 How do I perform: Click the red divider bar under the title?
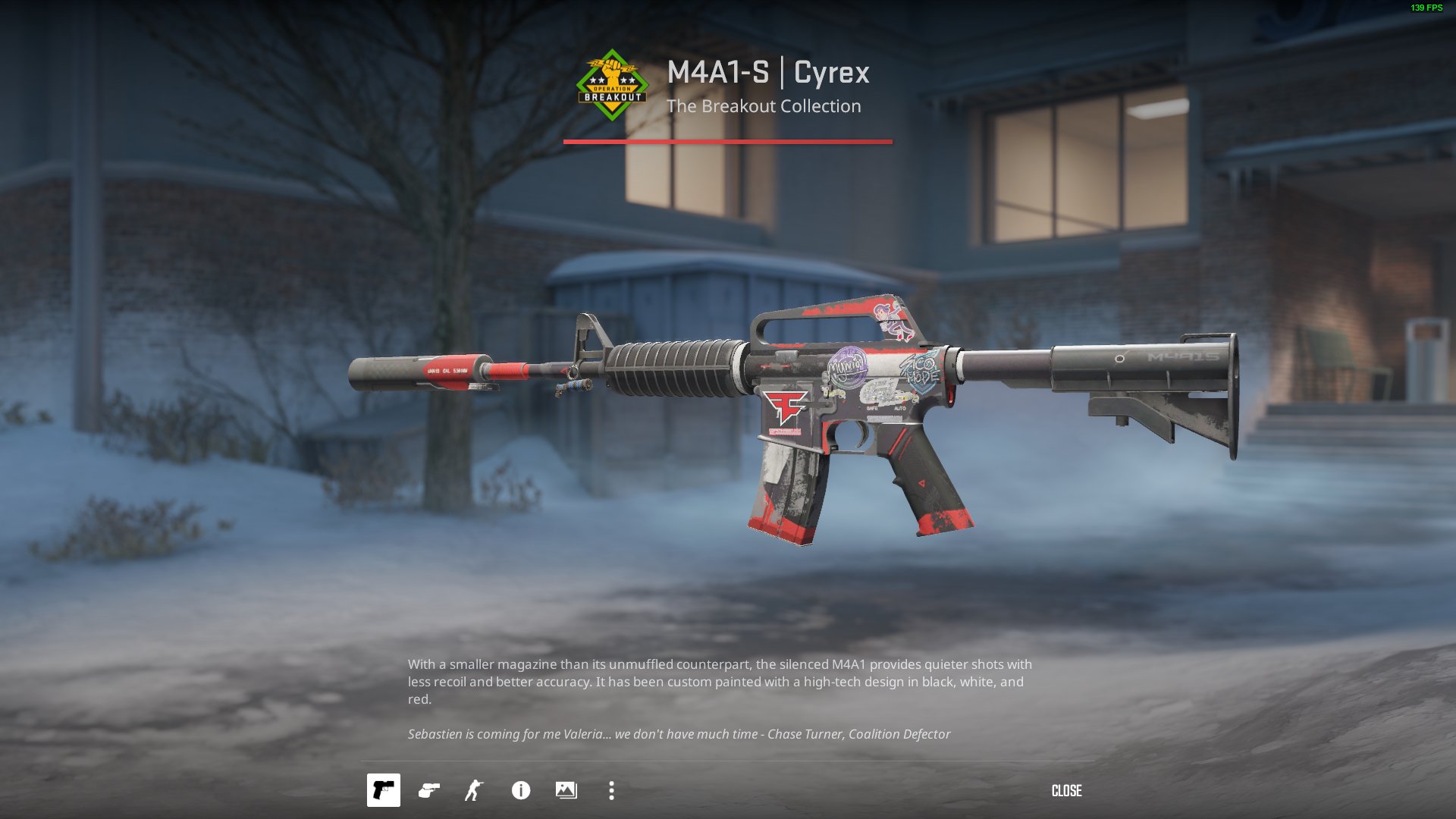click(727, 140)
